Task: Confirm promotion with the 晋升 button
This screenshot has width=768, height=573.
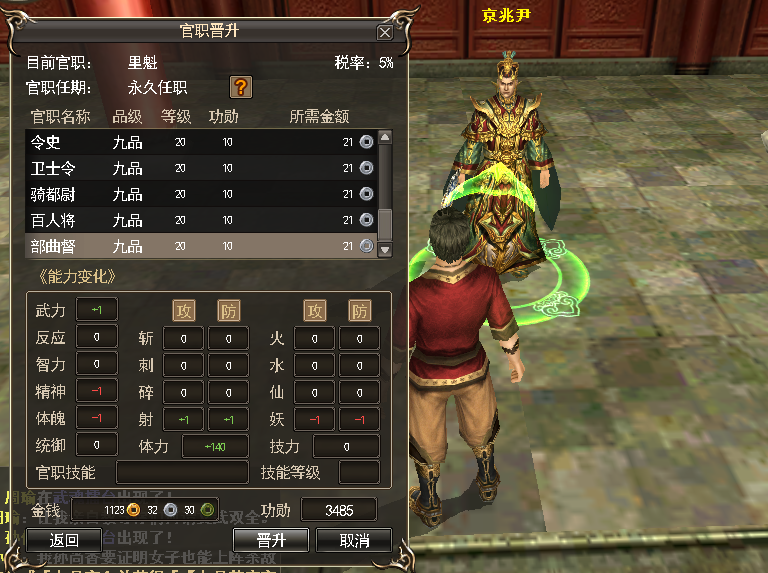Action: pos(271,540)
